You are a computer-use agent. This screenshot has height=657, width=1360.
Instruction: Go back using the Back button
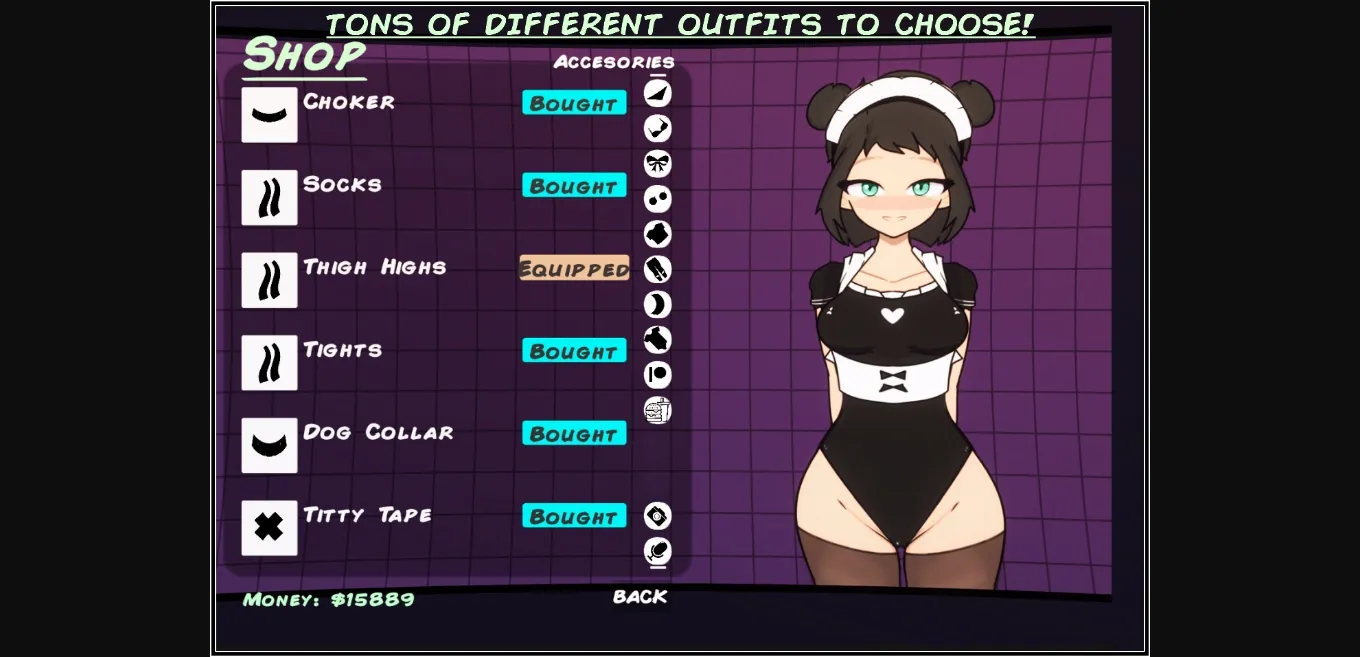(x=640, y=597)
